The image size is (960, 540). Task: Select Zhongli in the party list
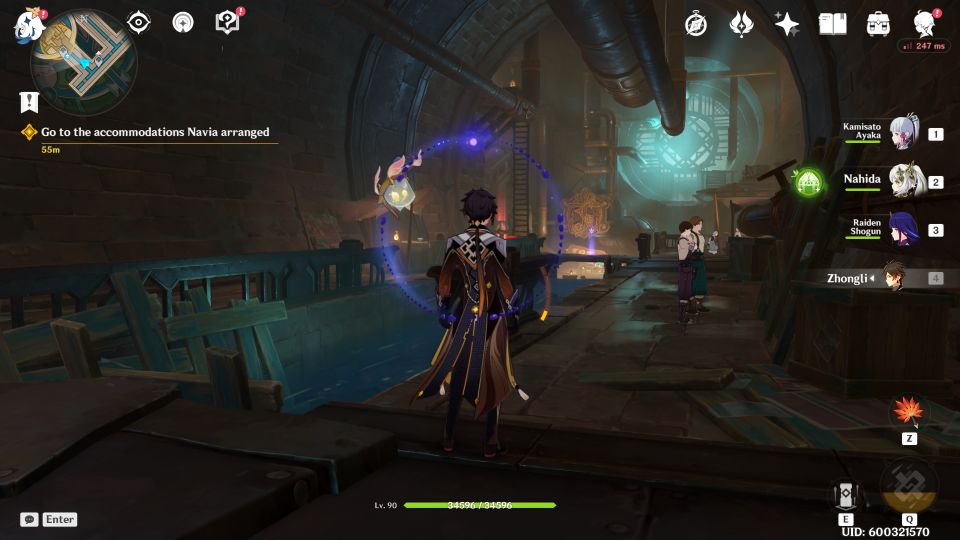pyautogui.click(x=893, y=277)
